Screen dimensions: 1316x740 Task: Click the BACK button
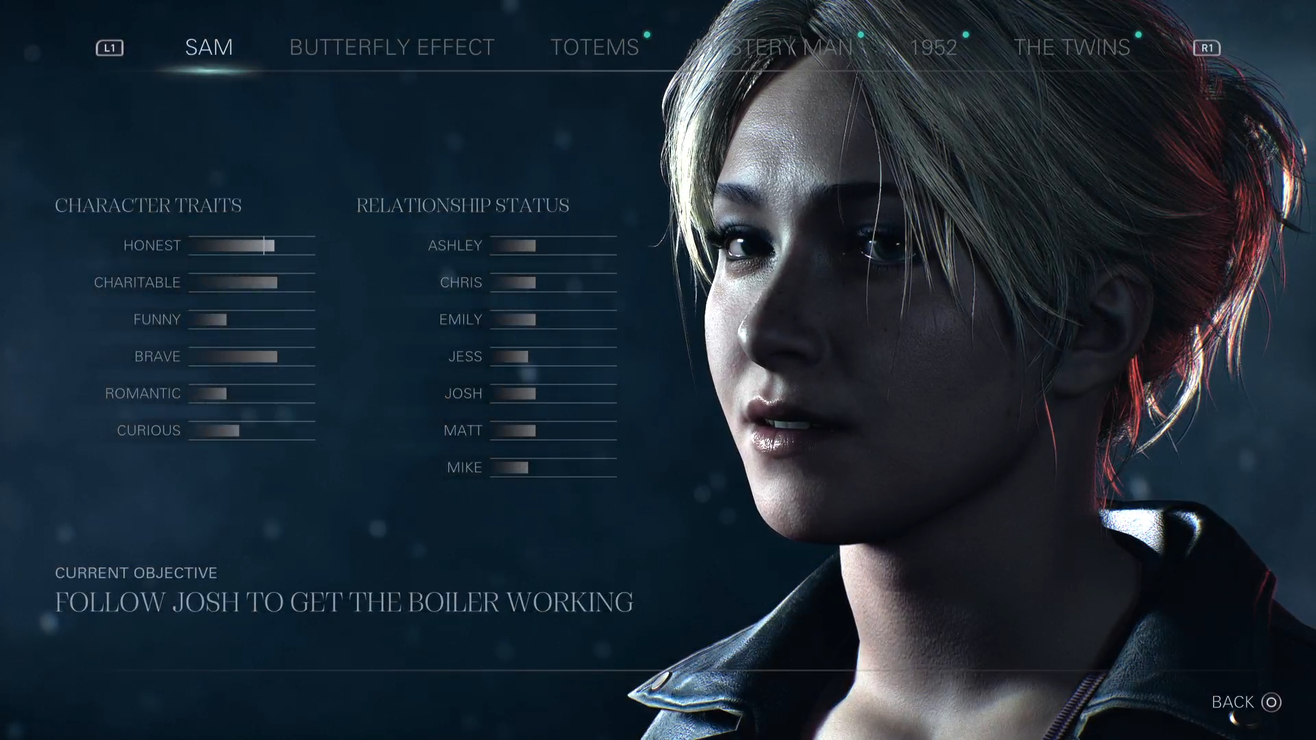pyautogui.click(x=1232, y=702)
